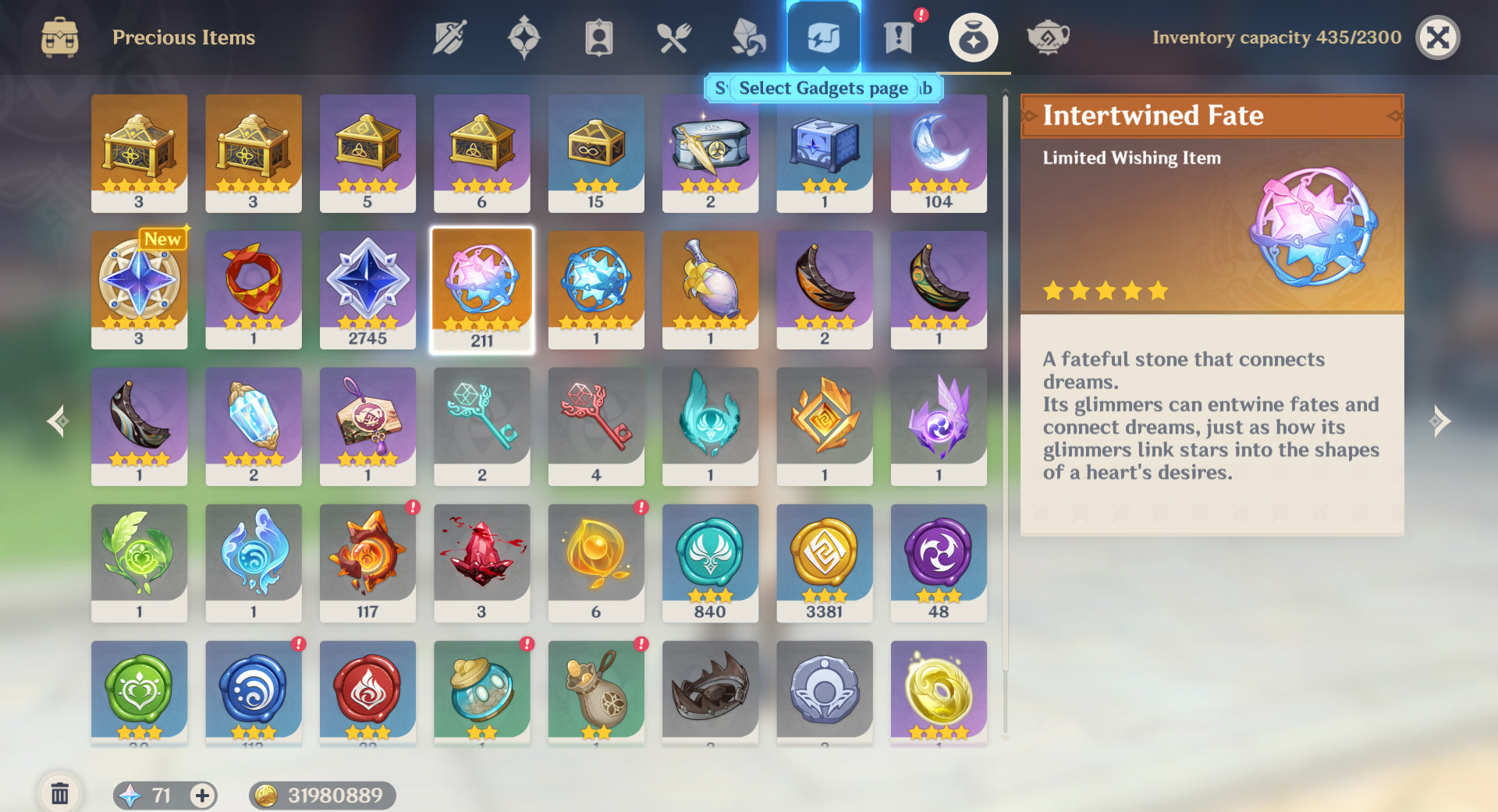This screenshot has width=1498, height=812.
Task: Switch to the Weapons tab
Action: pyautogui.click(x=449, y=37)
